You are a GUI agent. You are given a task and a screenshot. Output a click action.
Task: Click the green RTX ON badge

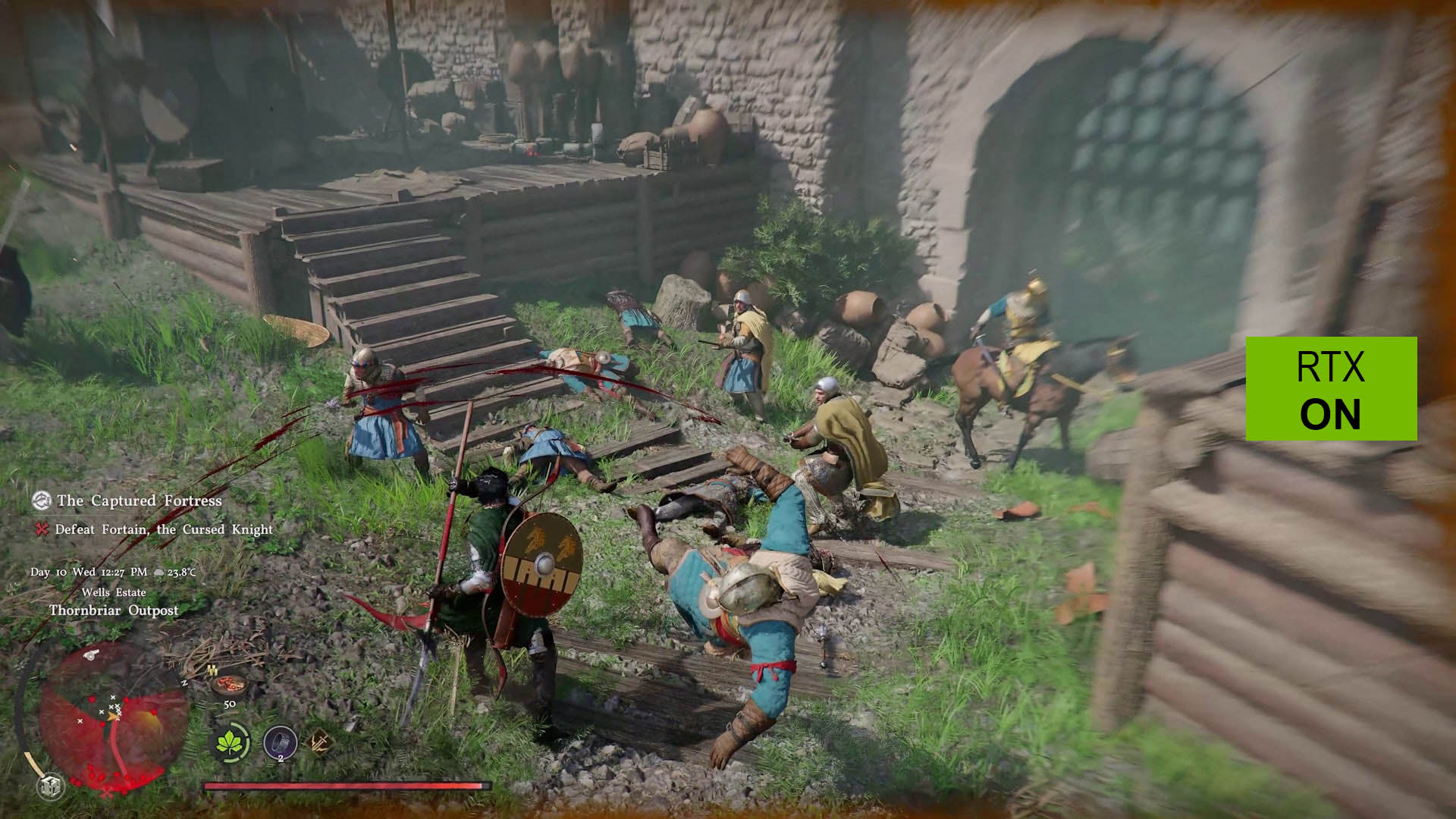[x=1331, y=388]
